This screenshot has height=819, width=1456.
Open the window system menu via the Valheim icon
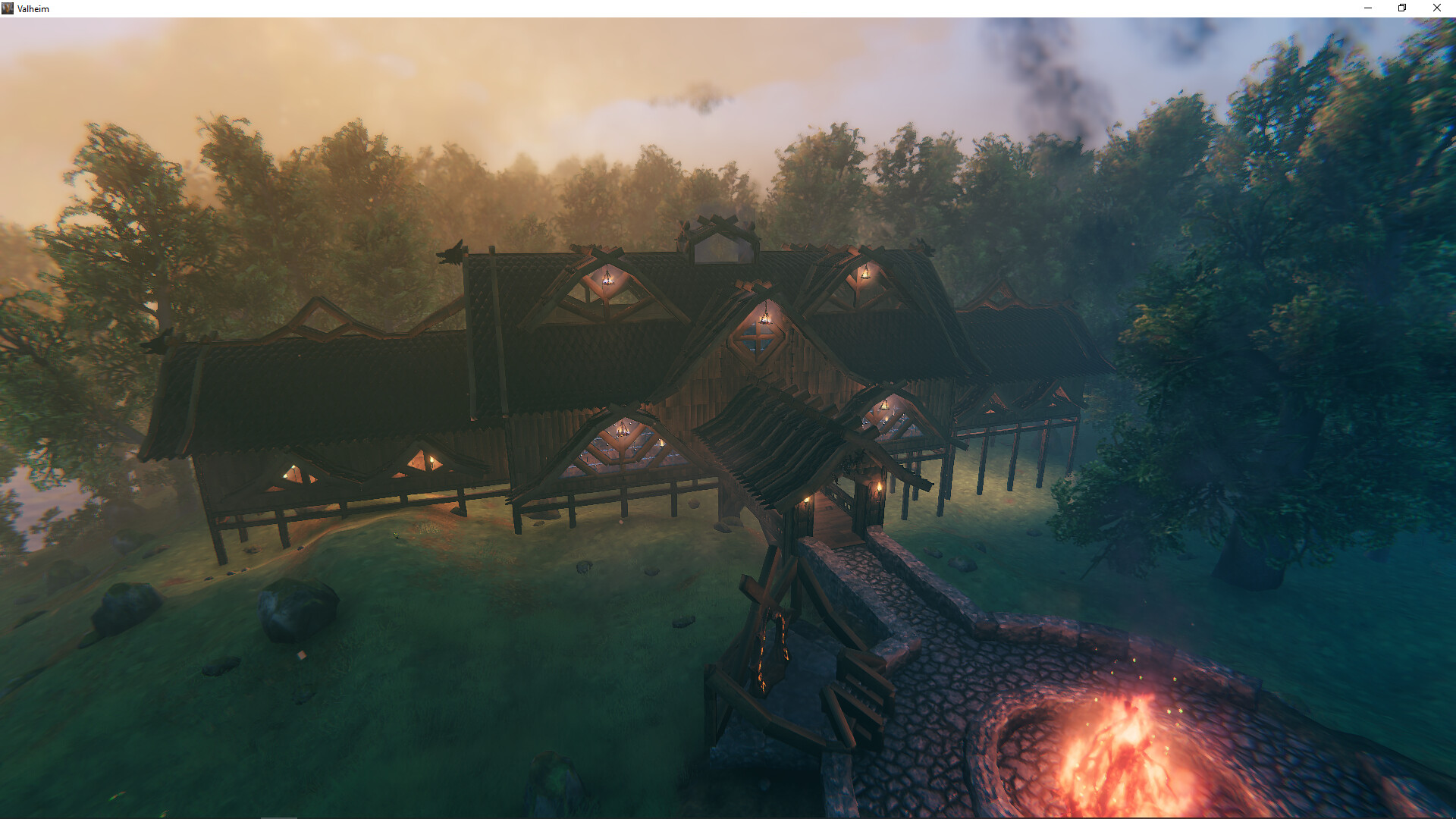tap(8, 8)
